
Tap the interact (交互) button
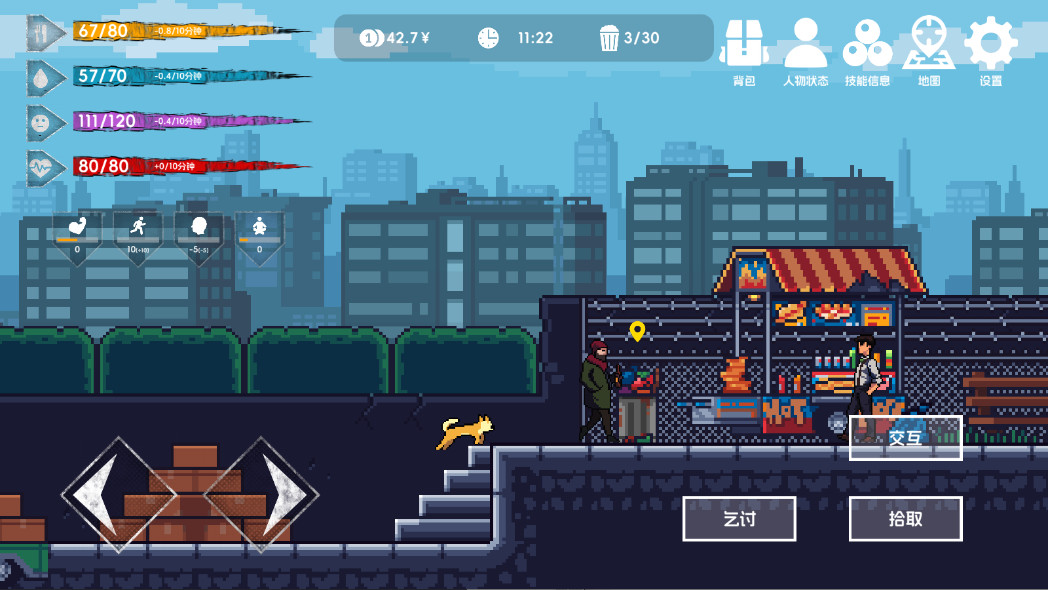click(x=905, y=438)
